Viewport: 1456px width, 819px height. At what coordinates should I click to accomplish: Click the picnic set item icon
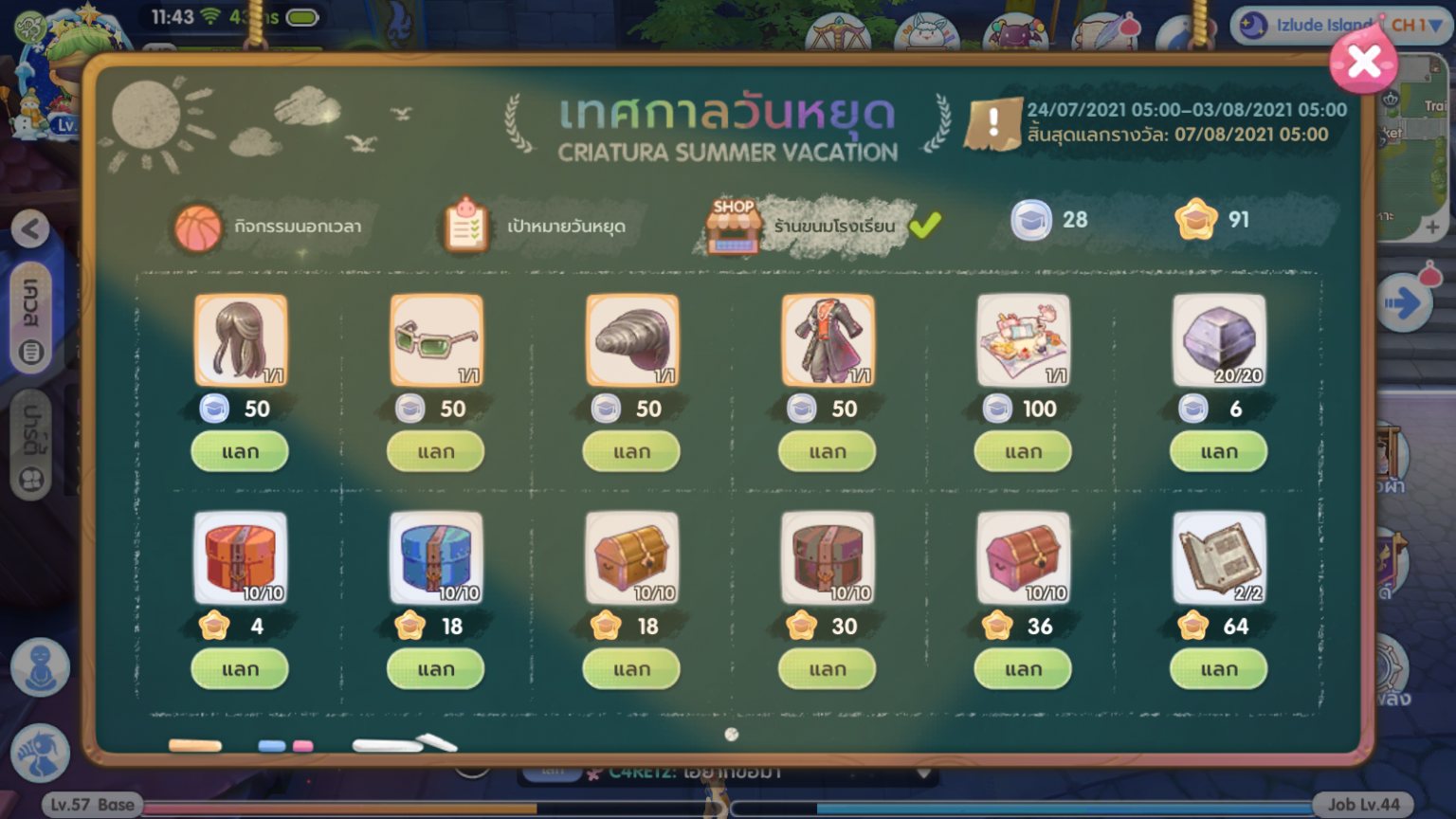click(x=1024, y=341)
